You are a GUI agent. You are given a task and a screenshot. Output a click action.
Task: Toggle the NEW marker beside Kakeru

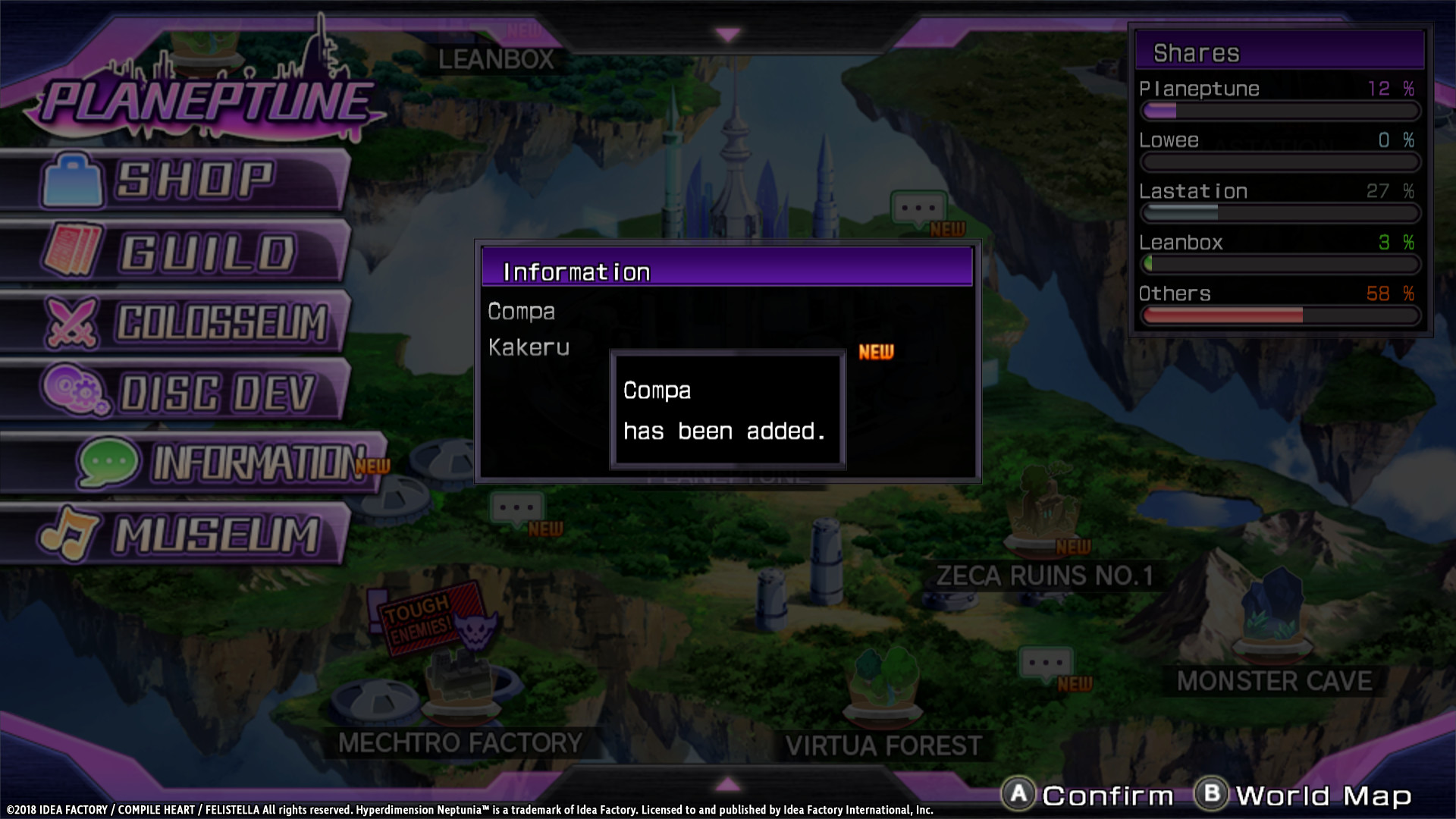875,351
